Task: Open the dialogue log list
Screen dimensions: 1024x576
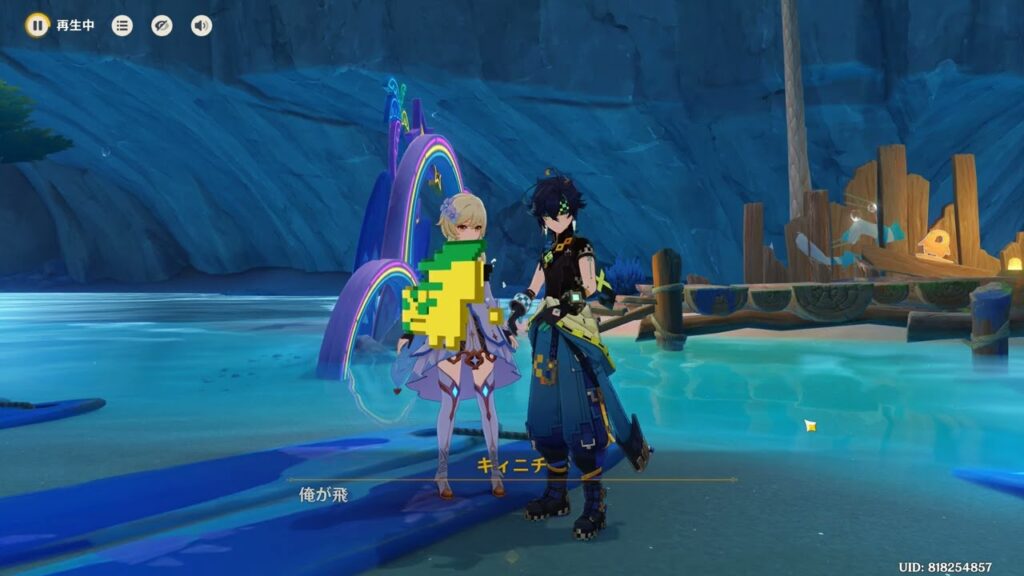Action: coord(122,25)
